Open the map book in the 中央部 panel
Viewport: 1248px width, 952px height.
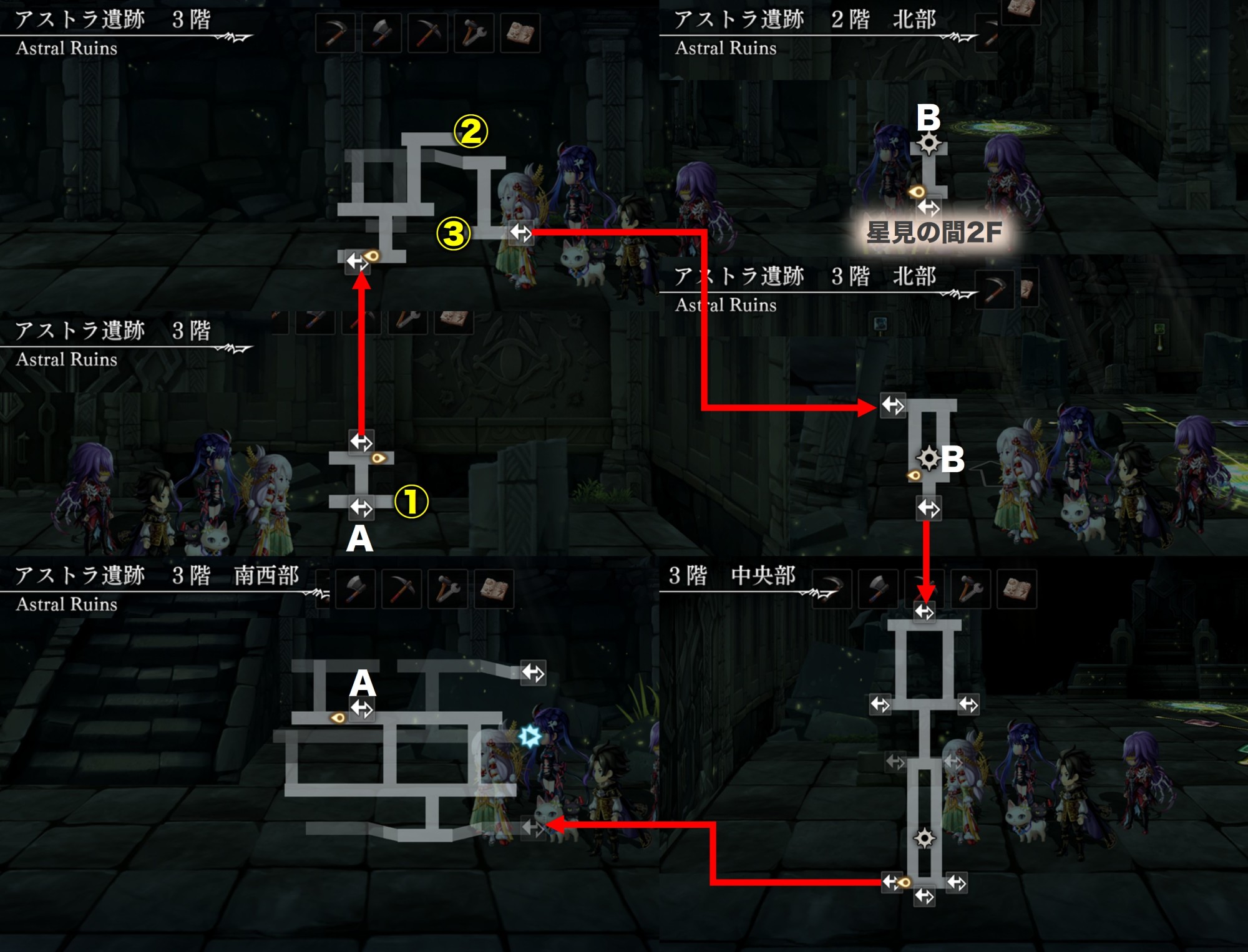[x=1017, y=588]
